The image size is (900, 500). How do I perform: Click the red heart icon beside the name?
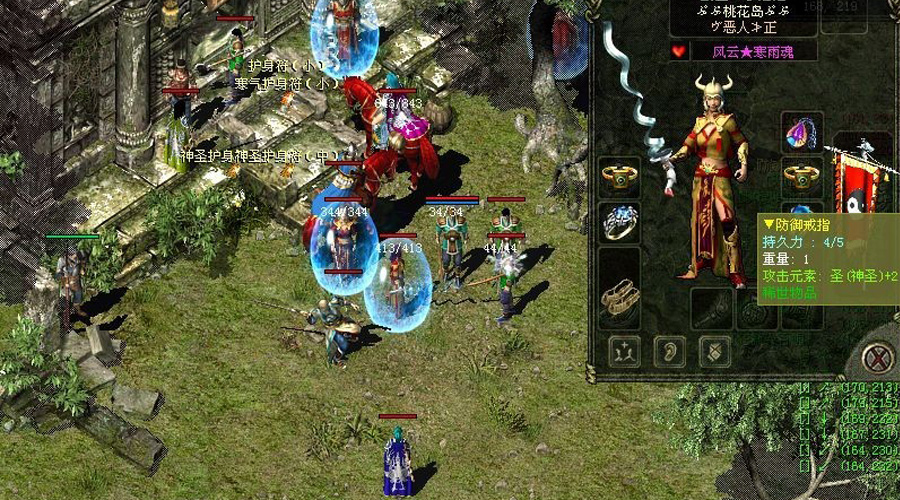point(679,51)
